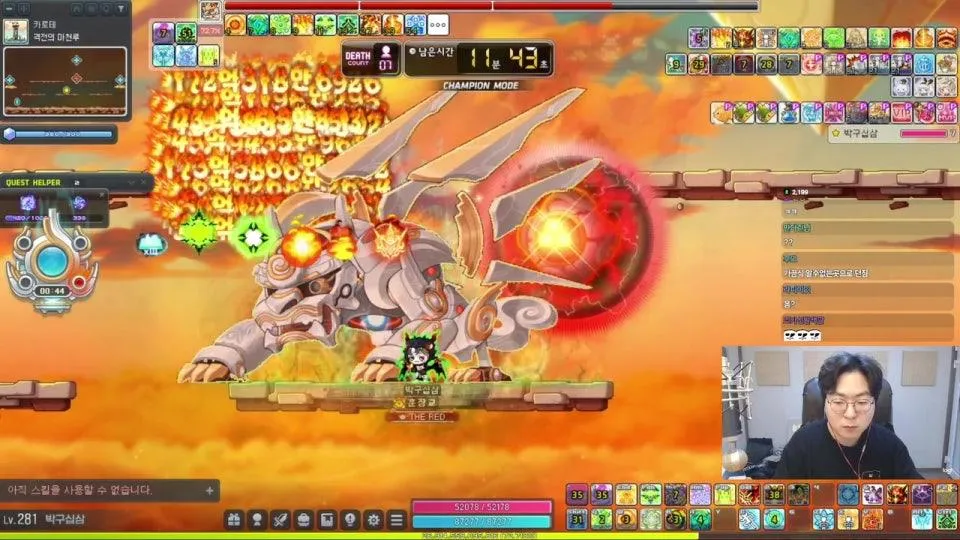
Task: Click the chat message bar
Action: pyautogui.click(x=100, y=490)
